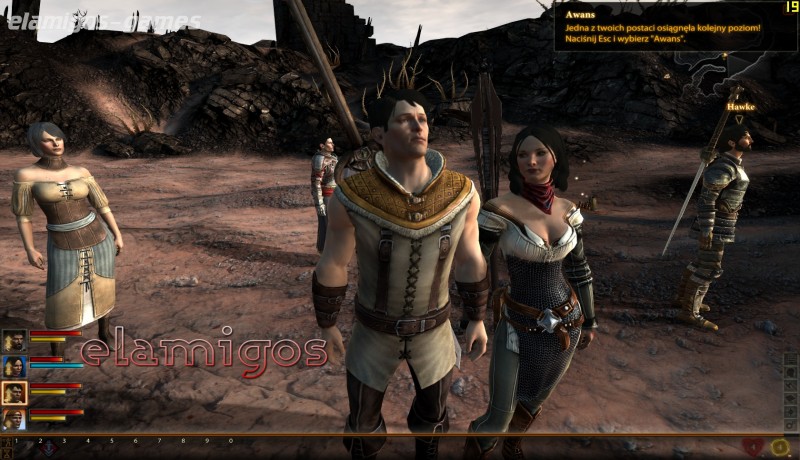Viewport: 800px width, 460px height.
Task: Select the bearded top party member portrait
Action: click(x=14, y=342)
